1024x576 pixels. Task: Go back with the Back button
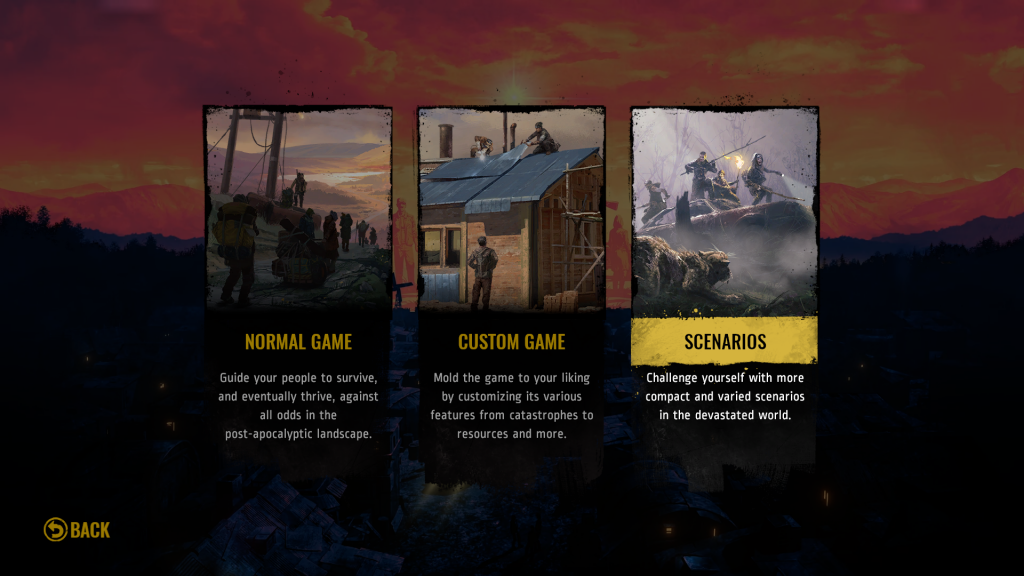coord(78,530)
